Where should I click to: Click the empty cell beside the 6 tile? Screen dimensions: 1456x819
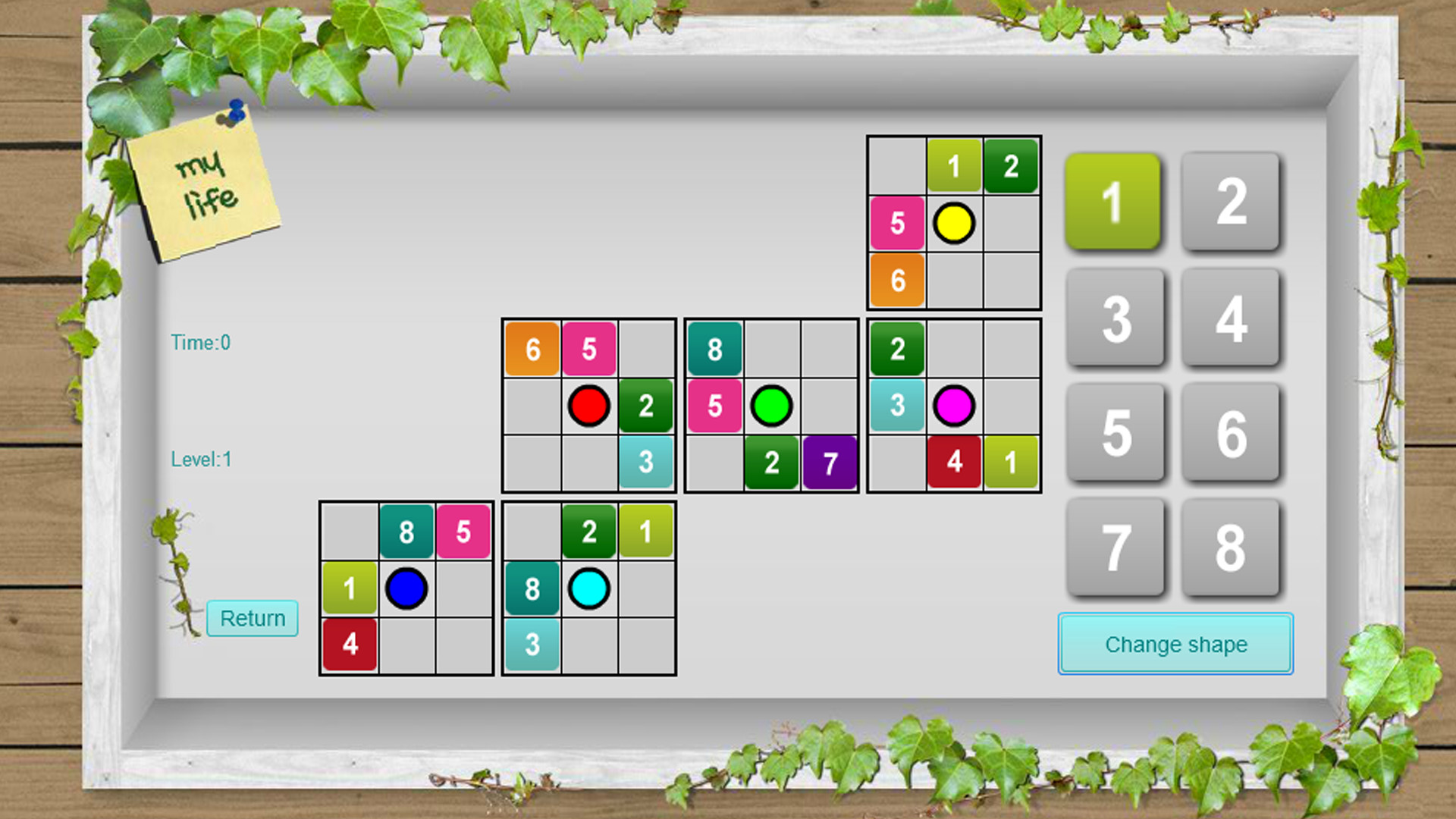point(954,281)
